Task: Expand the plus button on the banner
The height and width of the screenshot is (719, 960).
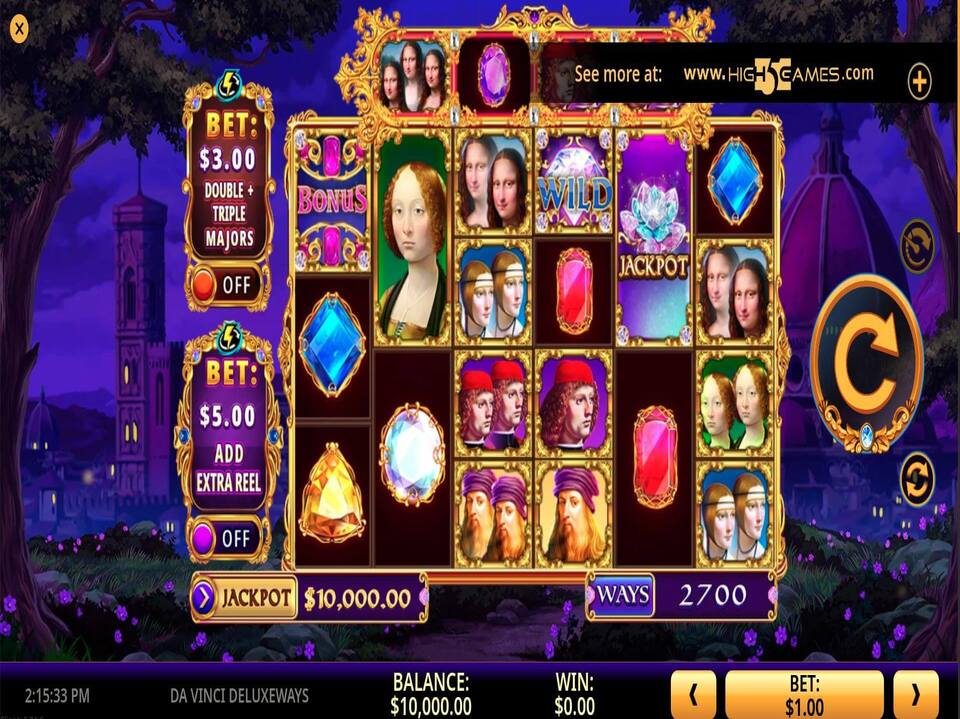Action: pos(919,81)
